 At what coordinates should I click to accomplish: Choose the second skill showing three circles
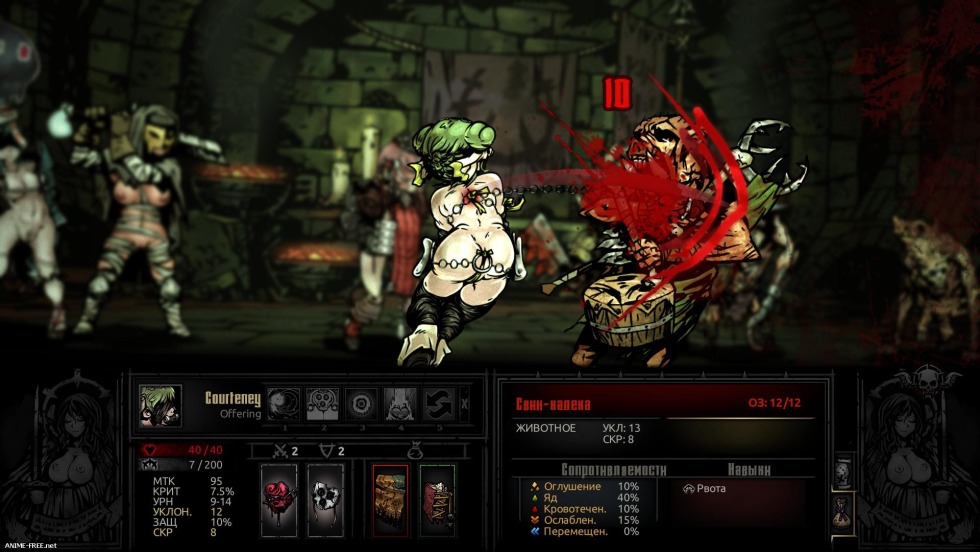coord(322,403)
